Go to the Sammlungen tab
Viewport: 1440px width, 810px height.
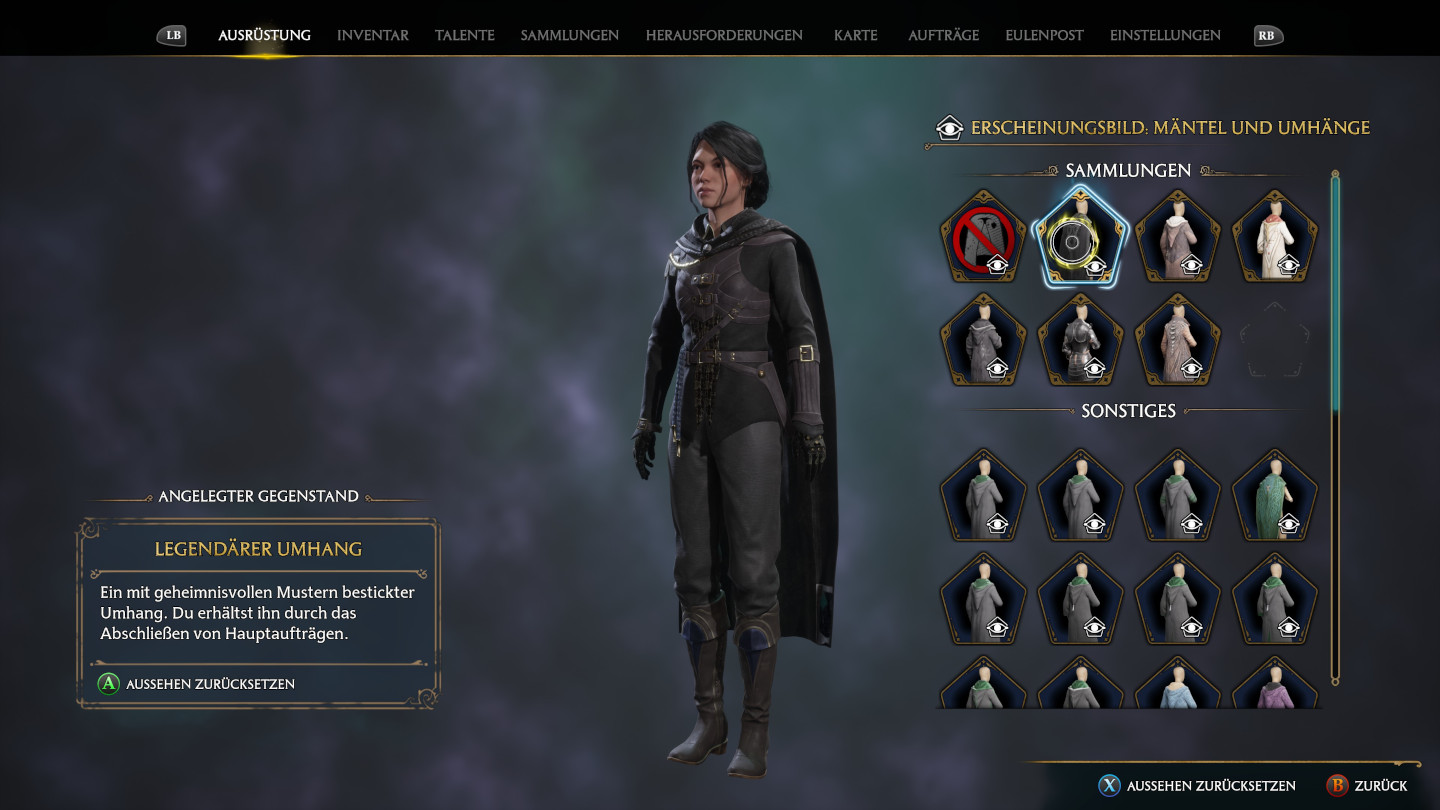(x=569, y=35)
